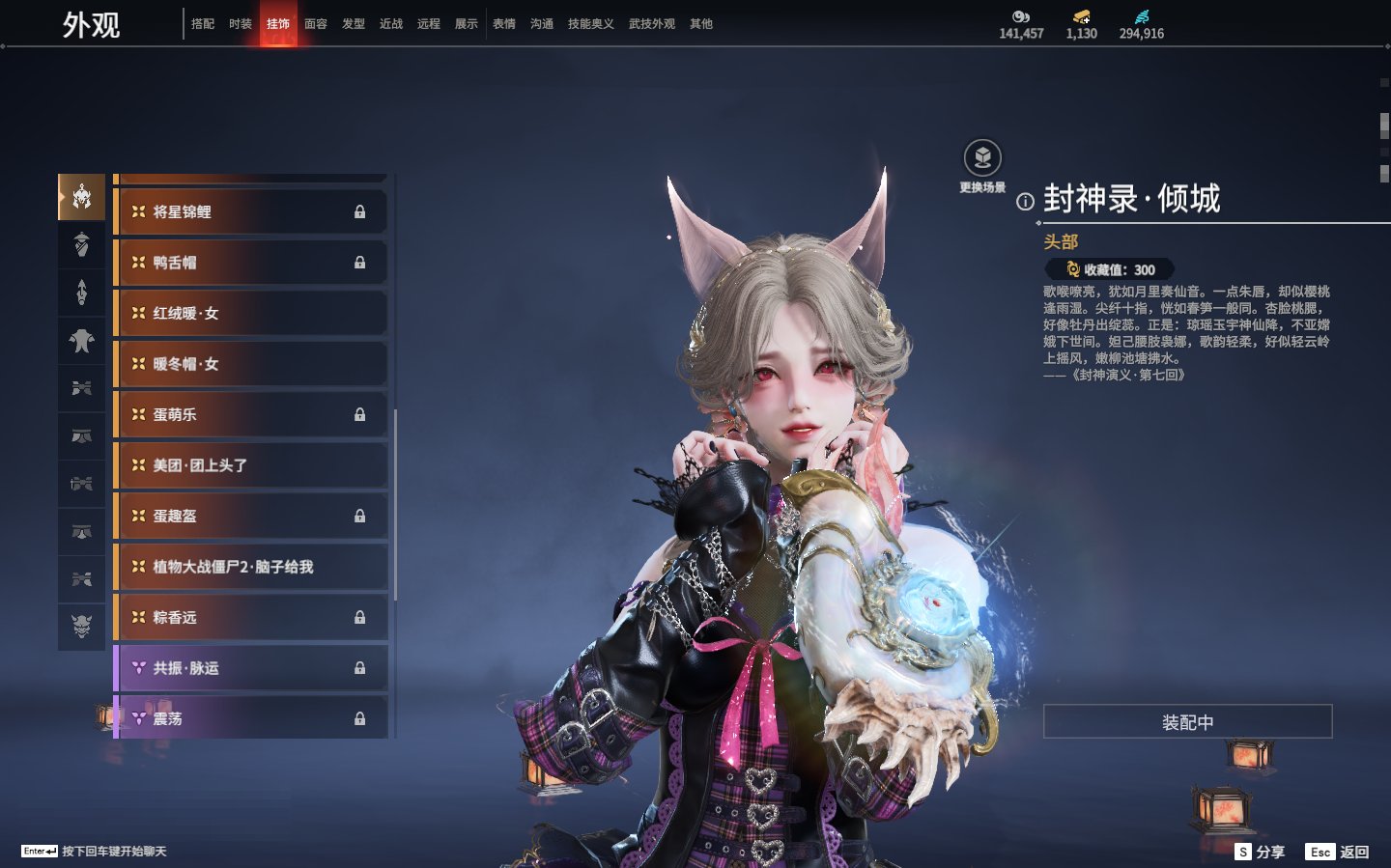Screen dimensions: 1391x868
Task: Select the 鸭舌帽 list item
Action: coord(251,263)
